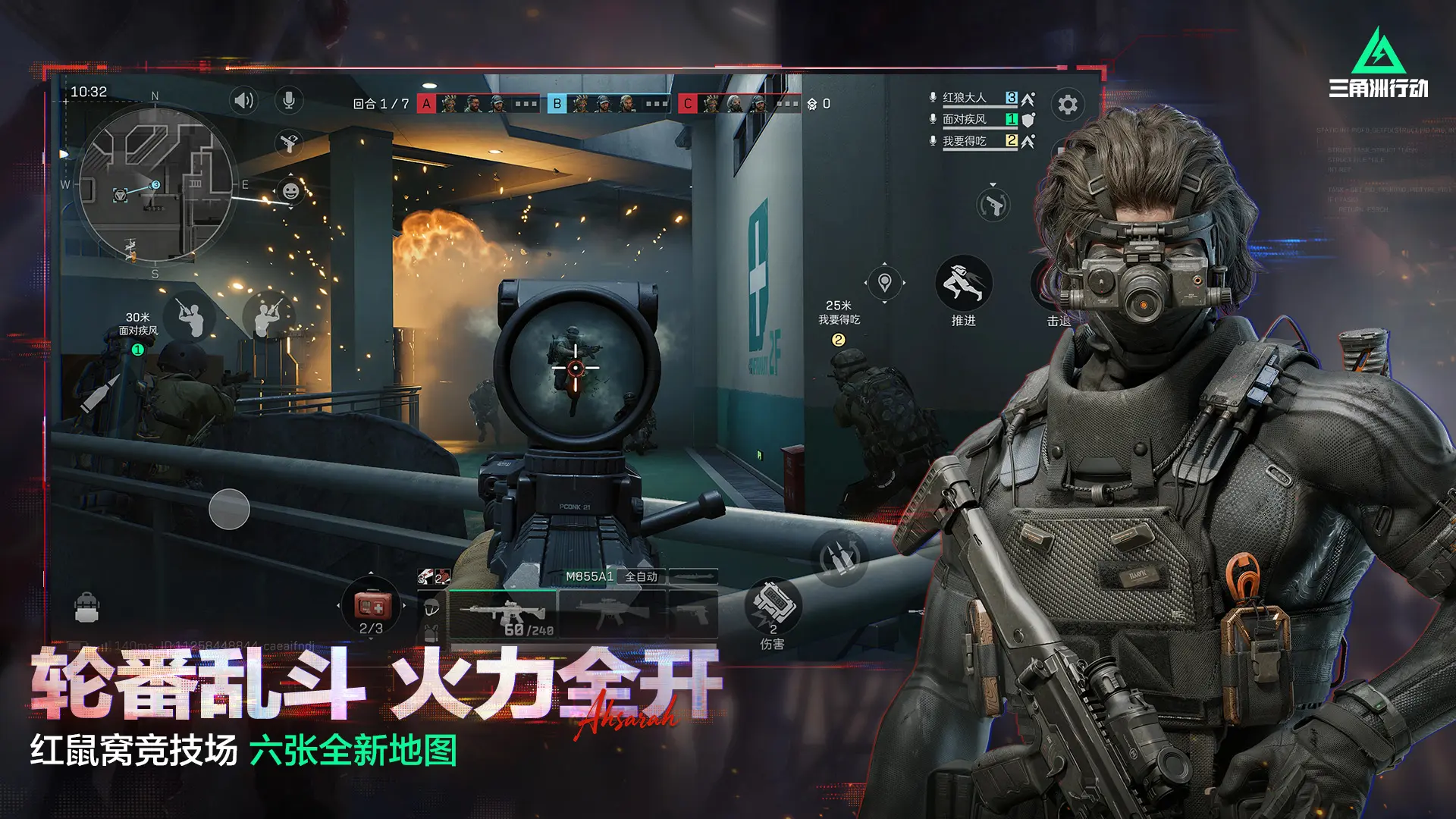Expand the chevron above the pistol swap icon

[x=993, y=184]
